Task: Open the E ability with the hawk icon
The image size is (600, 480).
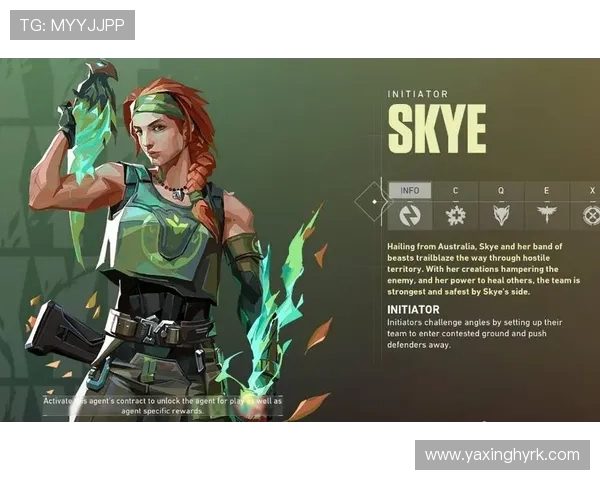Action: 547,214
